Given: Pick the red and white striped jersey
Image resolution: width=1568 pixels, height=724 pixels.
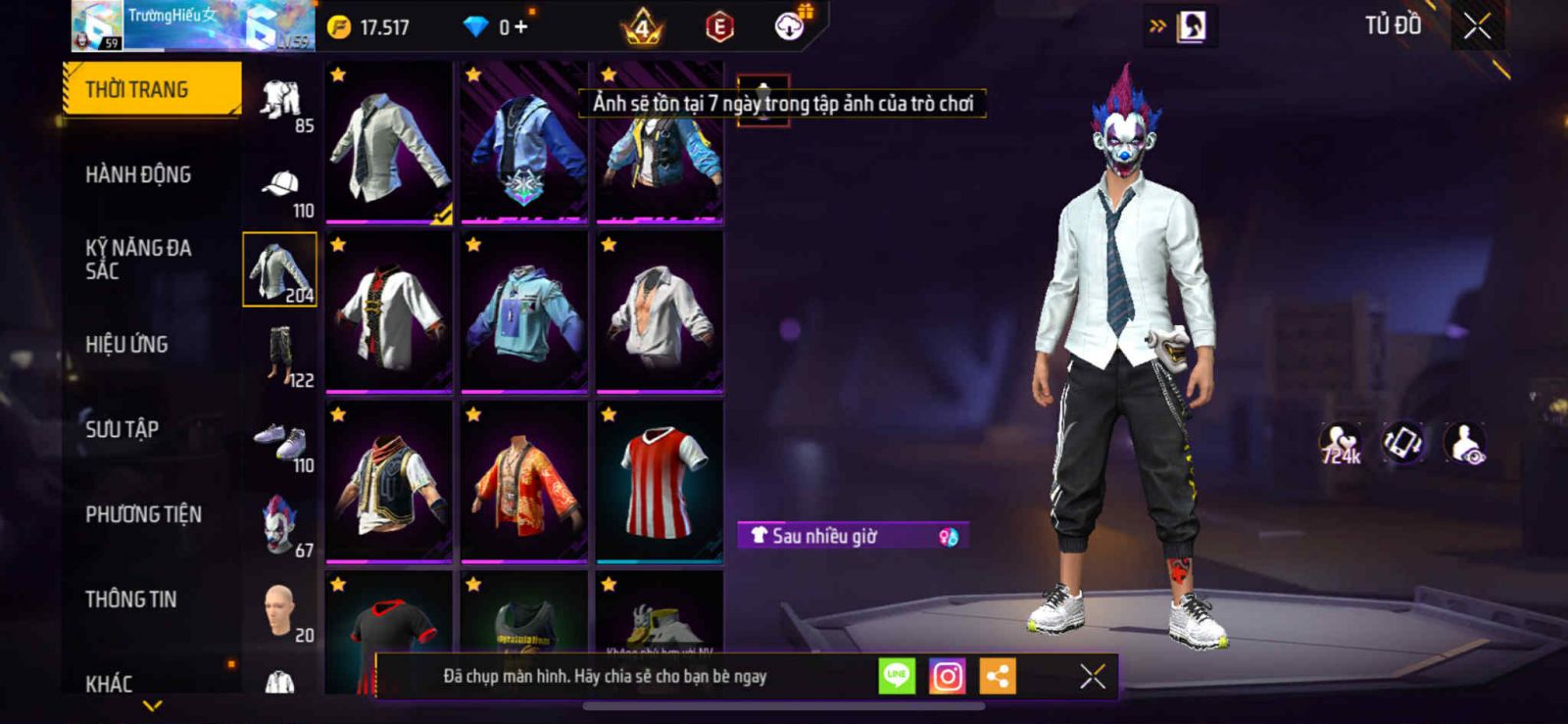Looking at the screenshot, I should pyautogui.click(x=661, y=482).
